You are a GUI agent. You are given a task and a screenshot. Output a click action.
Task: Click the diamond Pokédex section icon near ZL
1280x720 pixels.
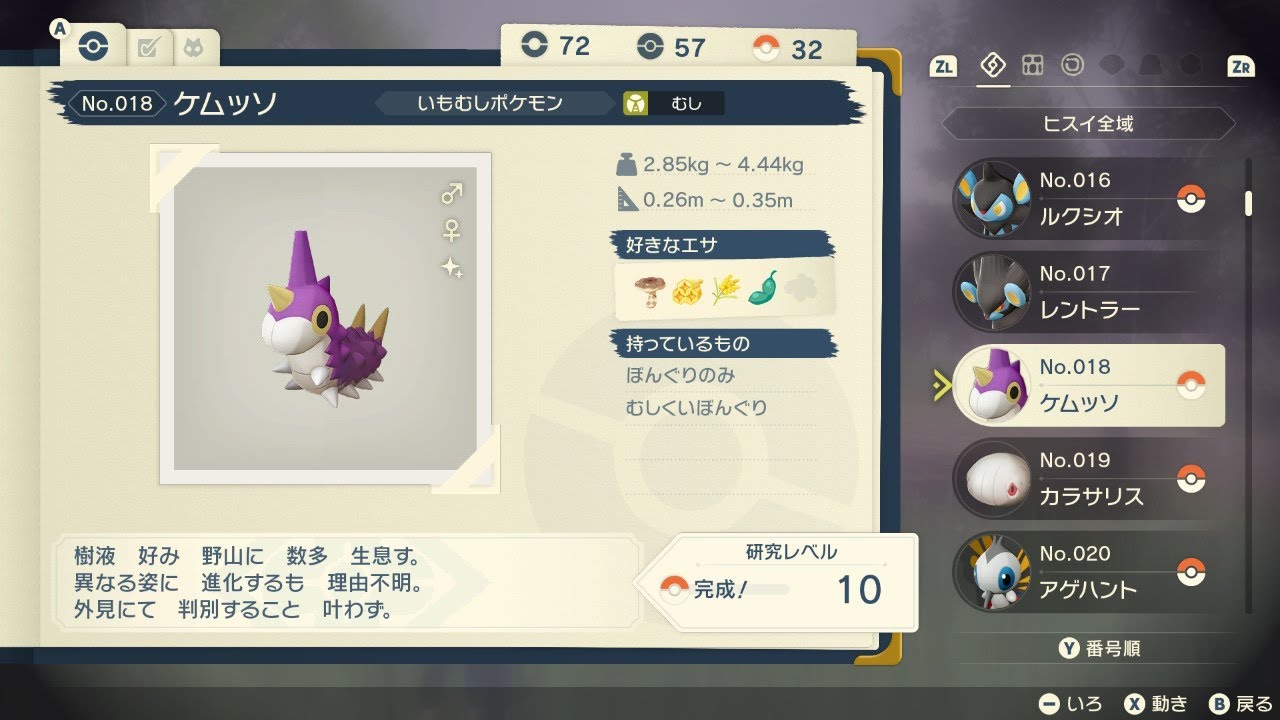(993, 64)
